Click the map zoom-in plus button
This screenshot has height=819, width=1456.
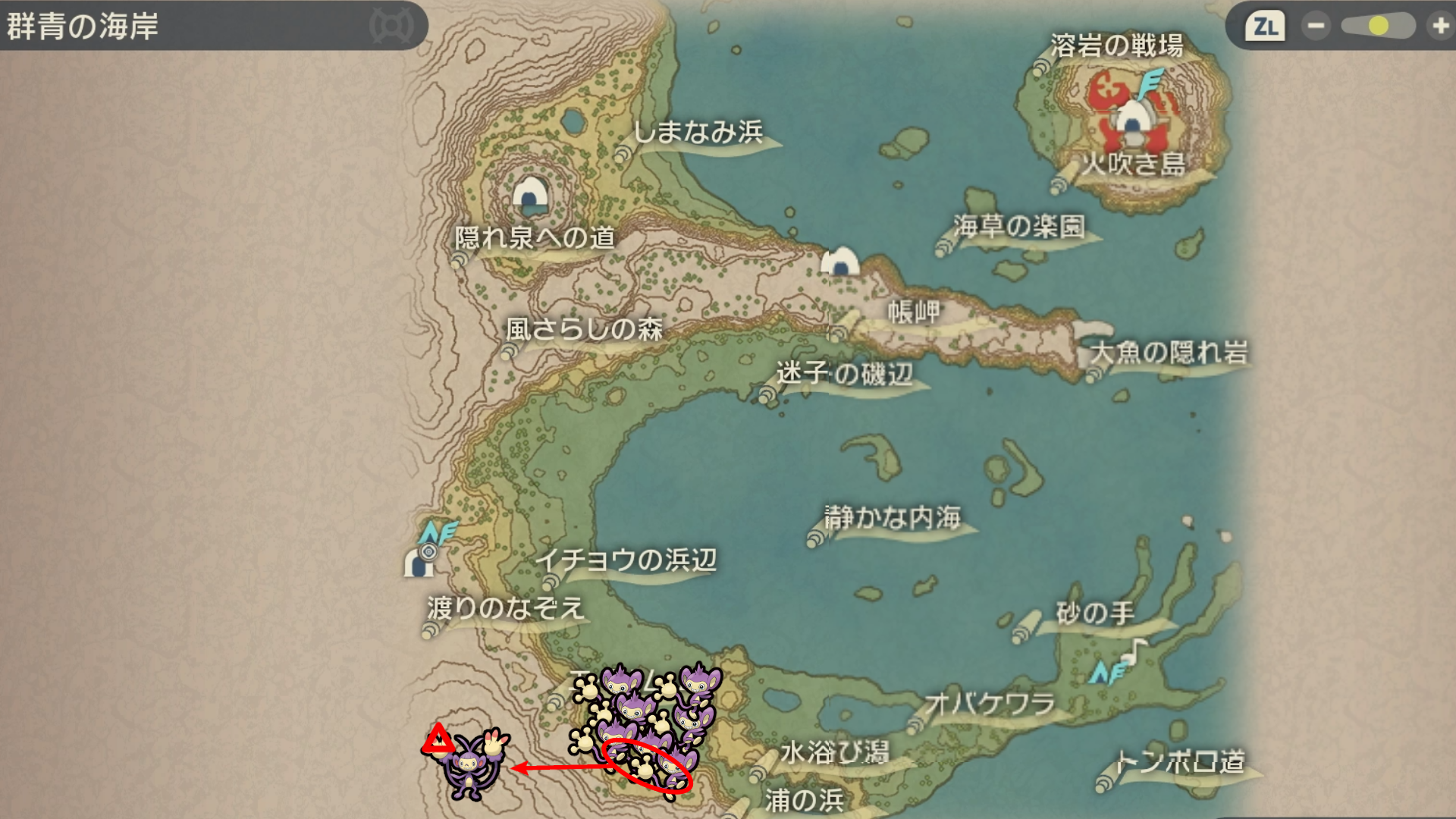click(x=1439, y=27)
